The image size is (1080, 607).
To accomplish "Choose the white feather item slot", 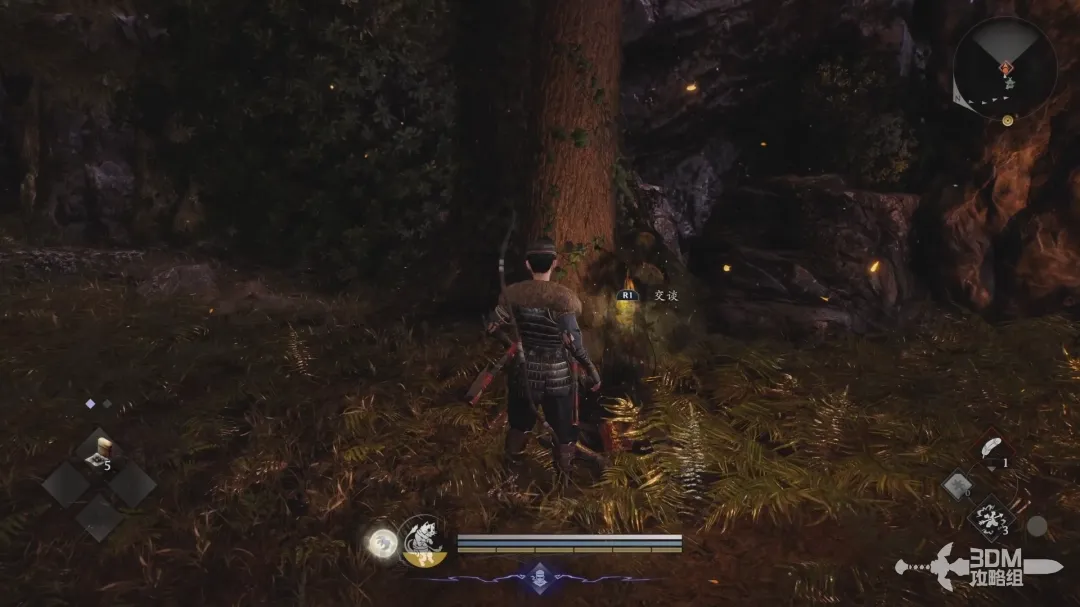I will tap(992, 449).
